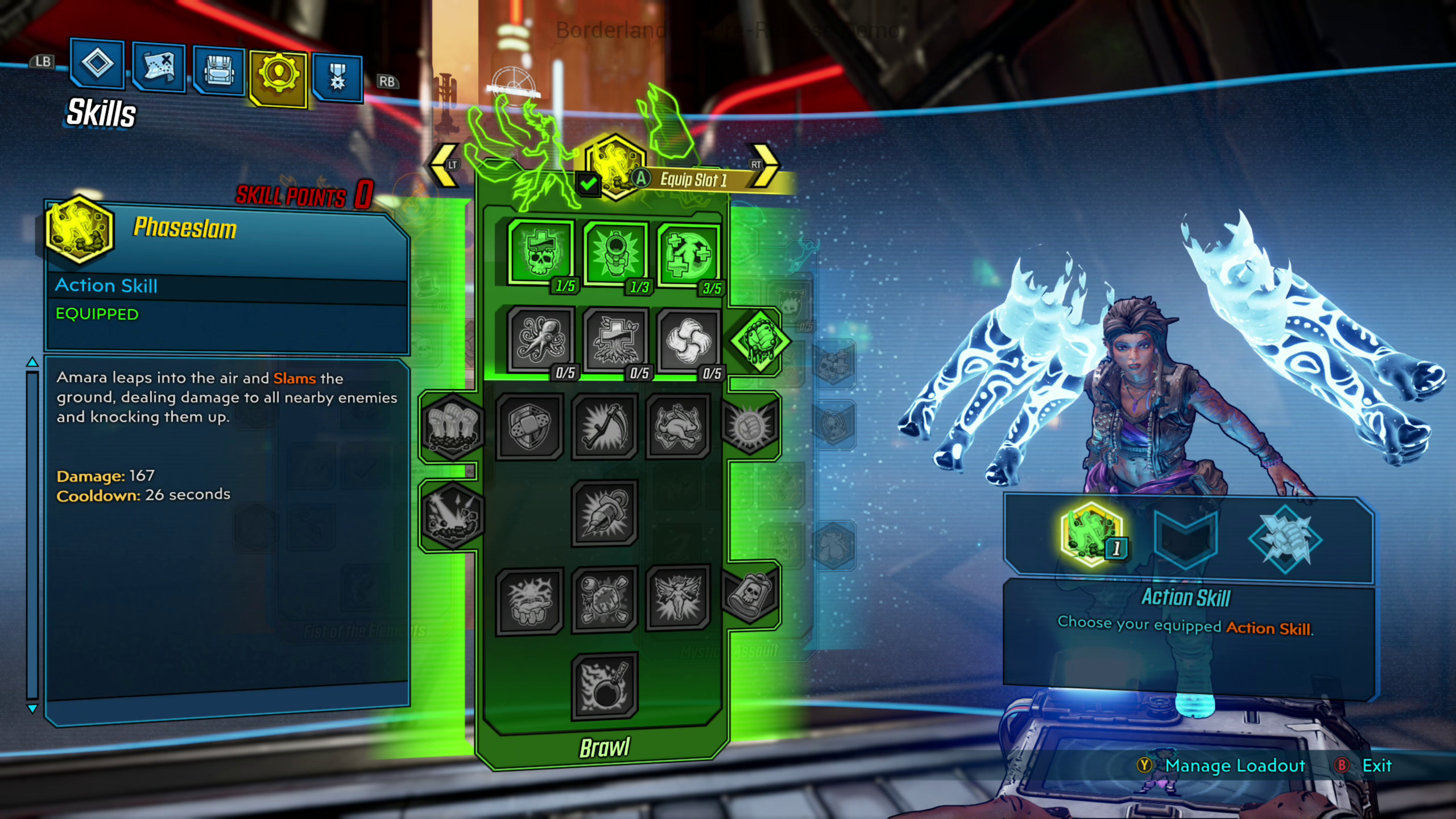1456x819 pixels.
Task: Select the flaming bomb capstone skill
Action: pyautogui.click(x=604, y=686)
